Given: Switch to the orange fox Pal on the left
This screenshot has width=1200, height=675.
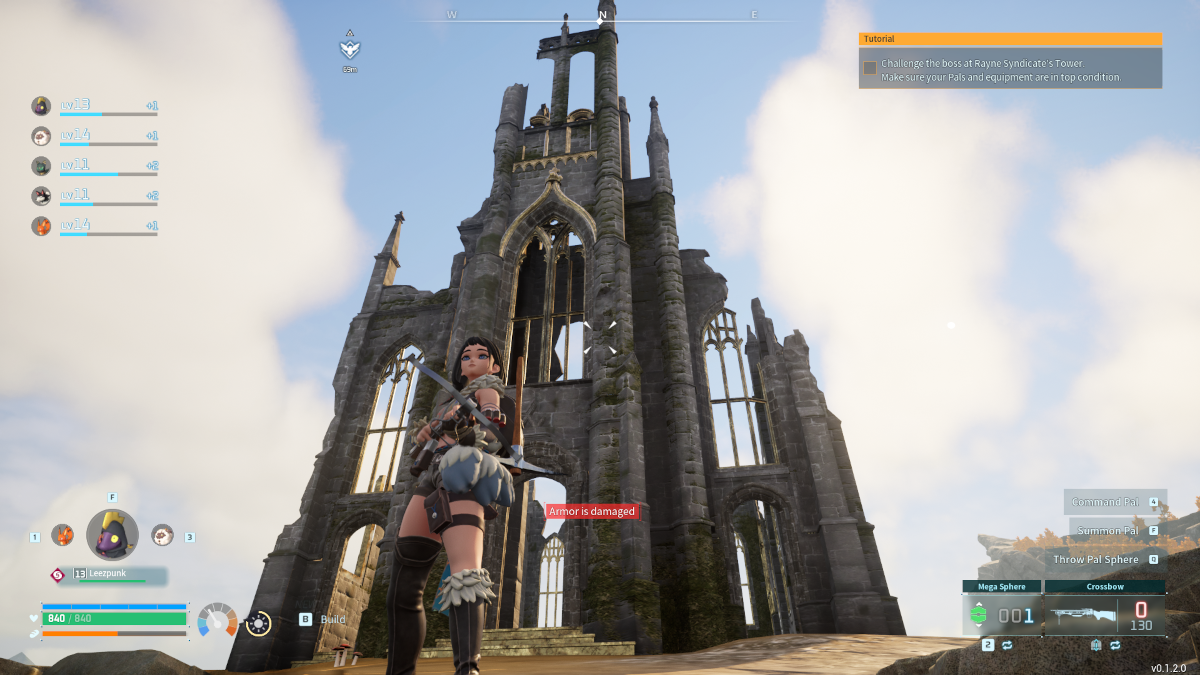Looking at the screenshot, I should click(62, 535).
